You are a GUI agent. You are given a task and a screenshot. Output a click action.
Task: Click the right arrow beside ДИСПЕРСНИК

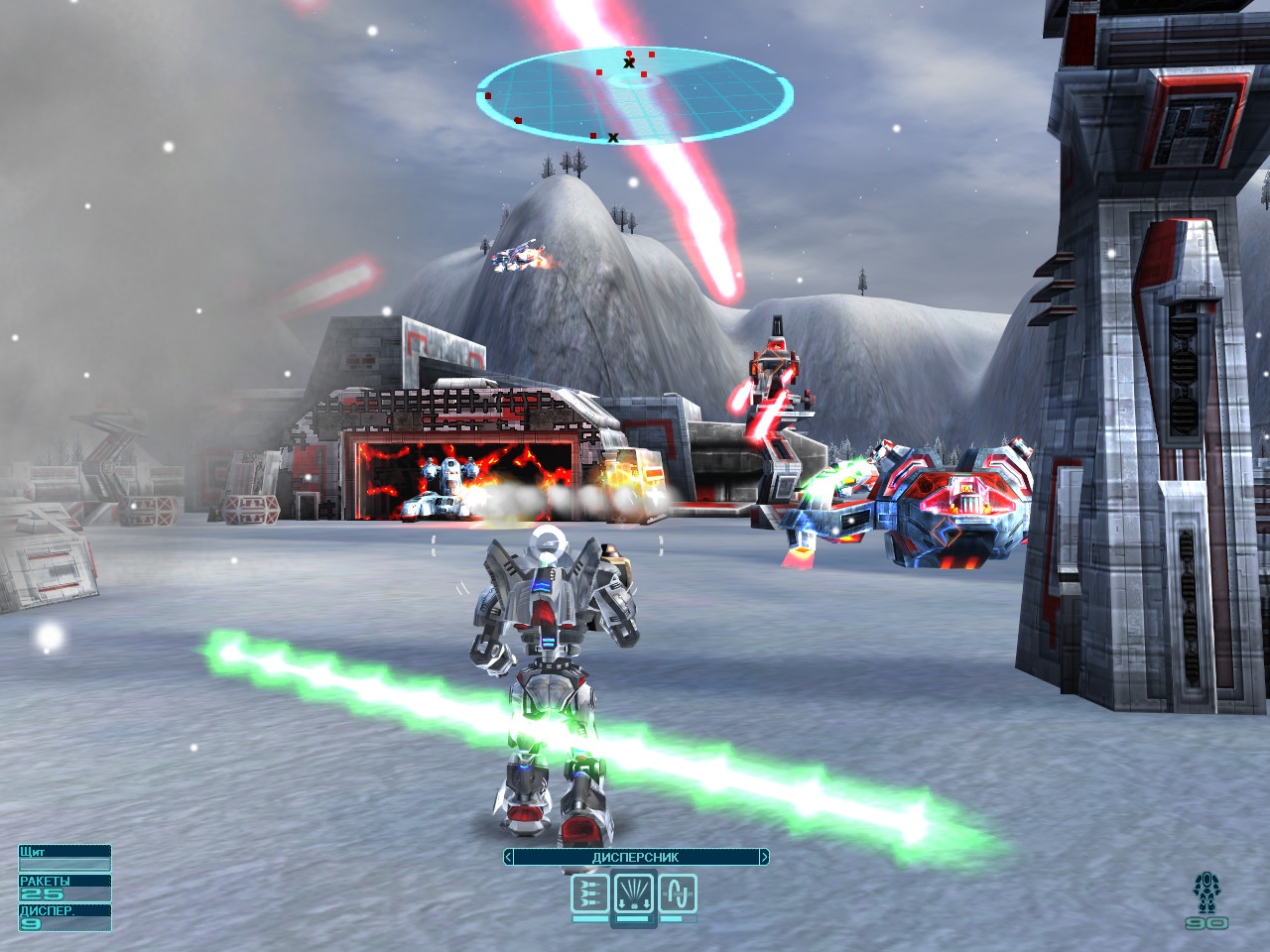pyautogui.click(x=763, y=857)
